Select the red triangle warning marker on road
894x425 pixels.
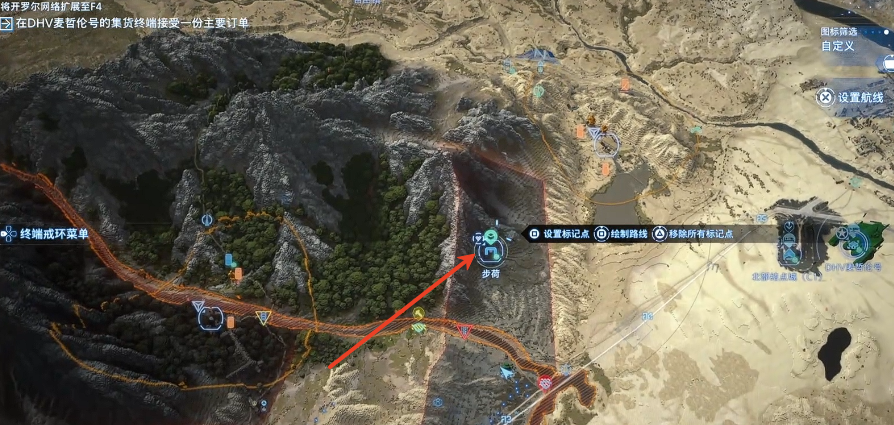pos(462,331)
